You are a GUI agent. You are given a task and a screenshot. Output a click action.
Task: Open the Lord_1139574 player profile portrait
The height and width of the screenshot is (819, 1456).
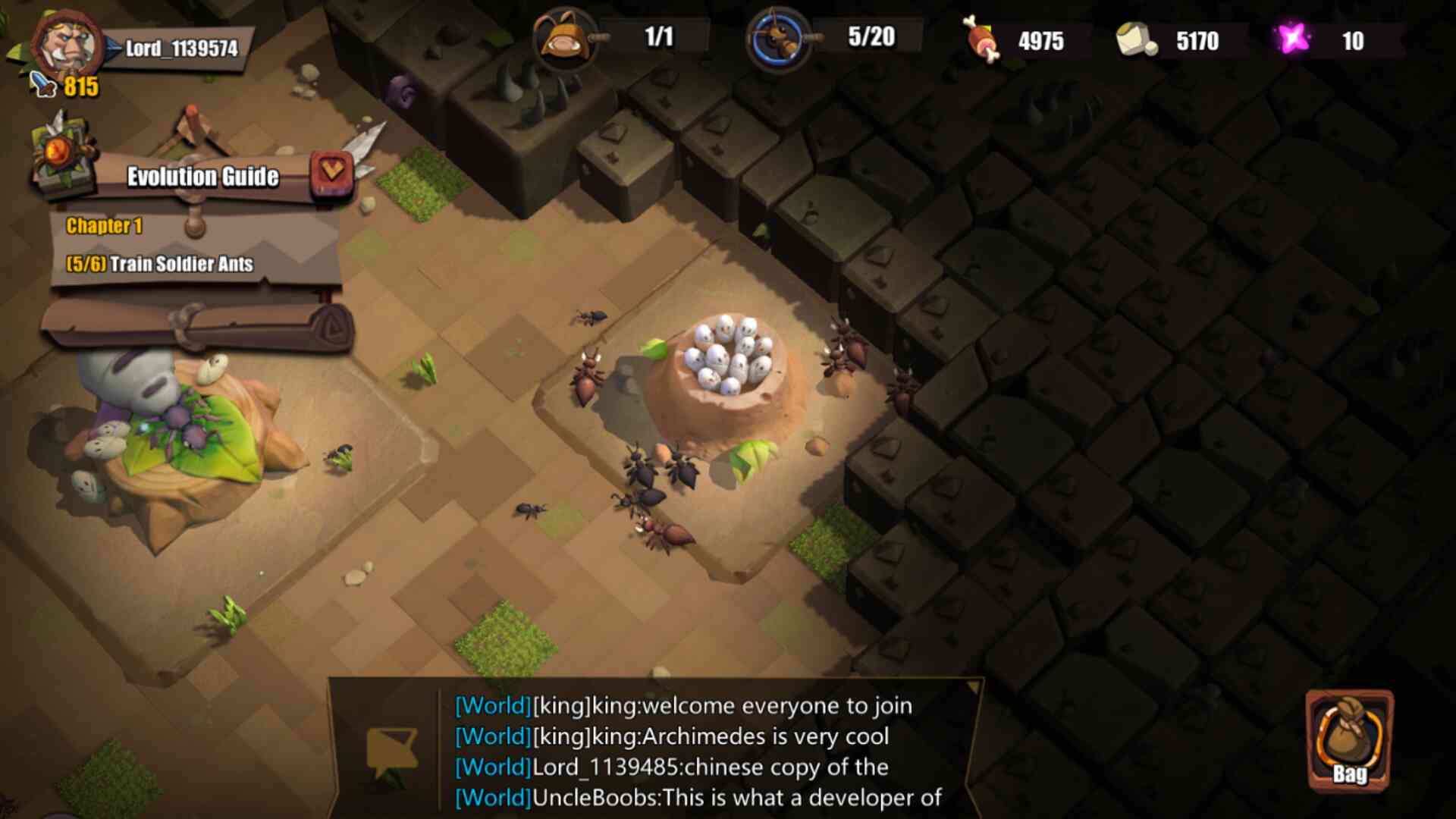click(x=66, y=44)
